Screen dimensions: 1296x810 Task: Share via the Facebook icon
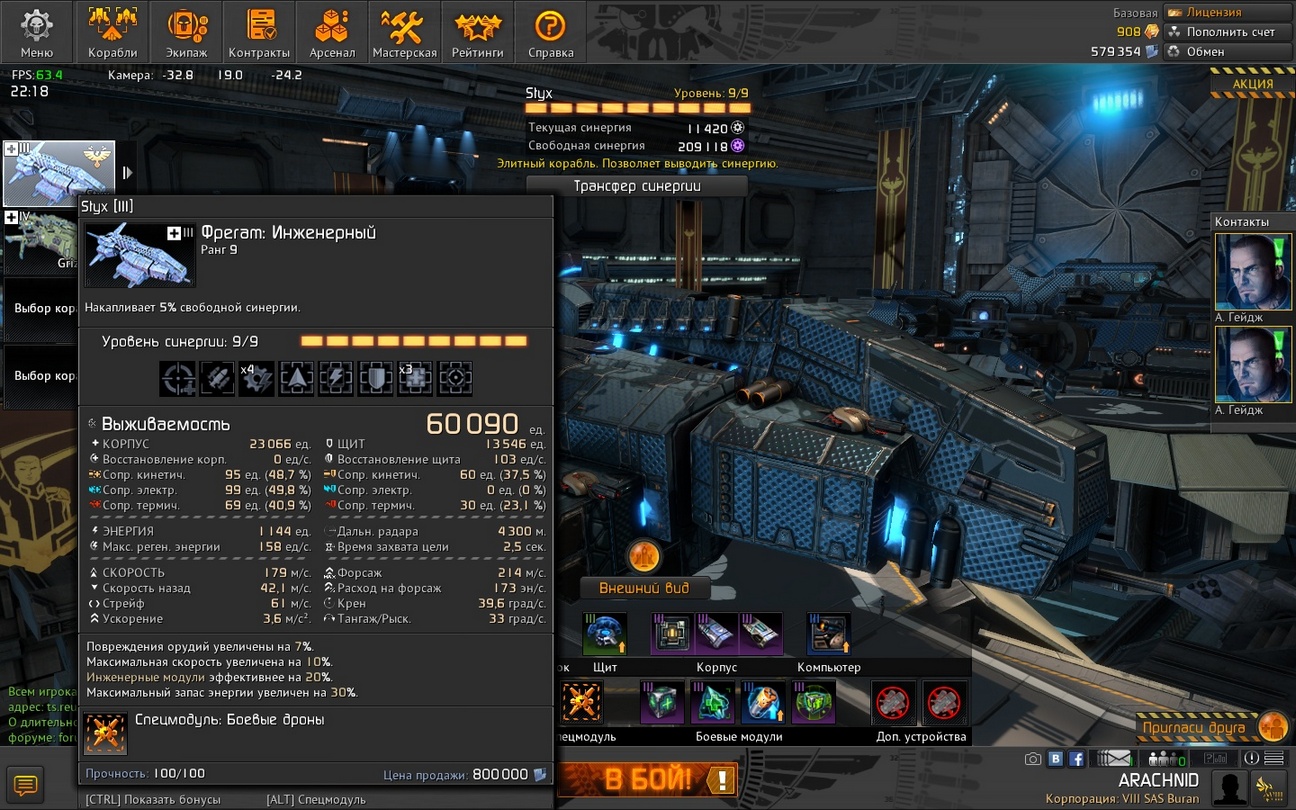1077,759
